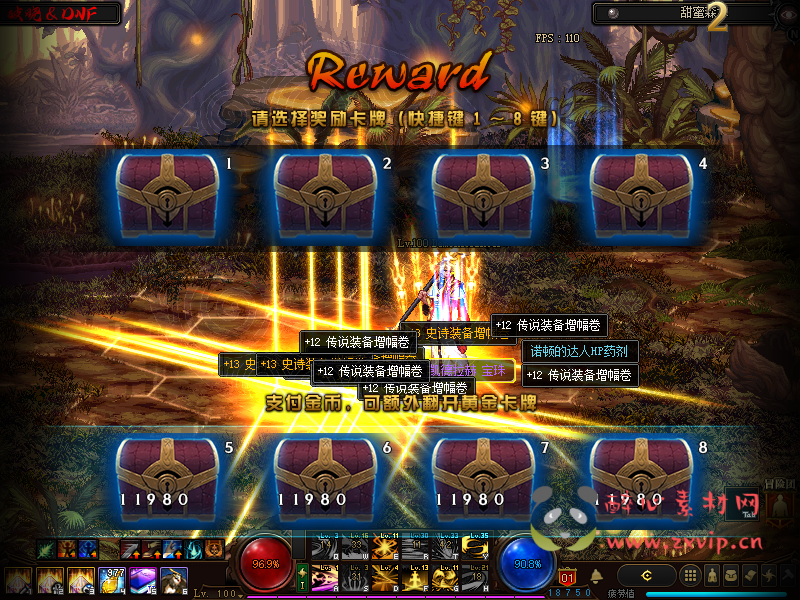Open the grid menu button
This screenshot has height=600, width=800.
coord(689,575)
